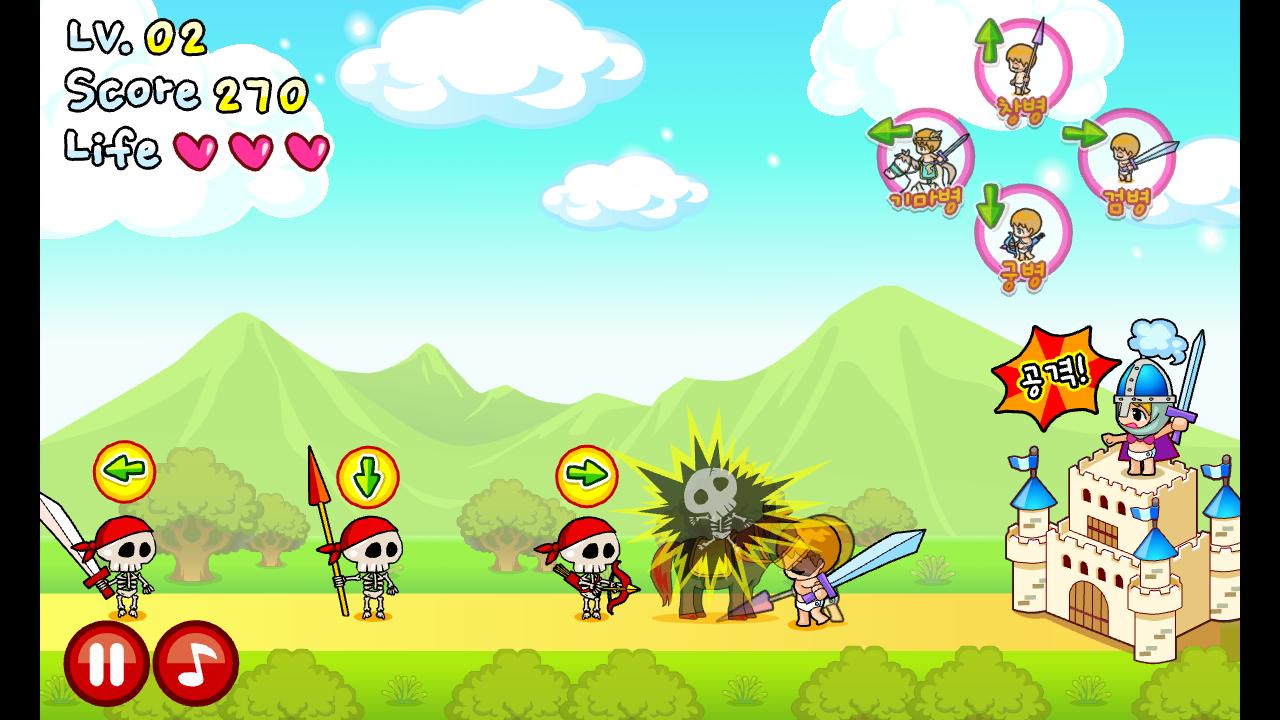Click the hero knight on the castle tower
Image resolution: width=1280 pixels, height=720 pixels.
click(1146, 410)
